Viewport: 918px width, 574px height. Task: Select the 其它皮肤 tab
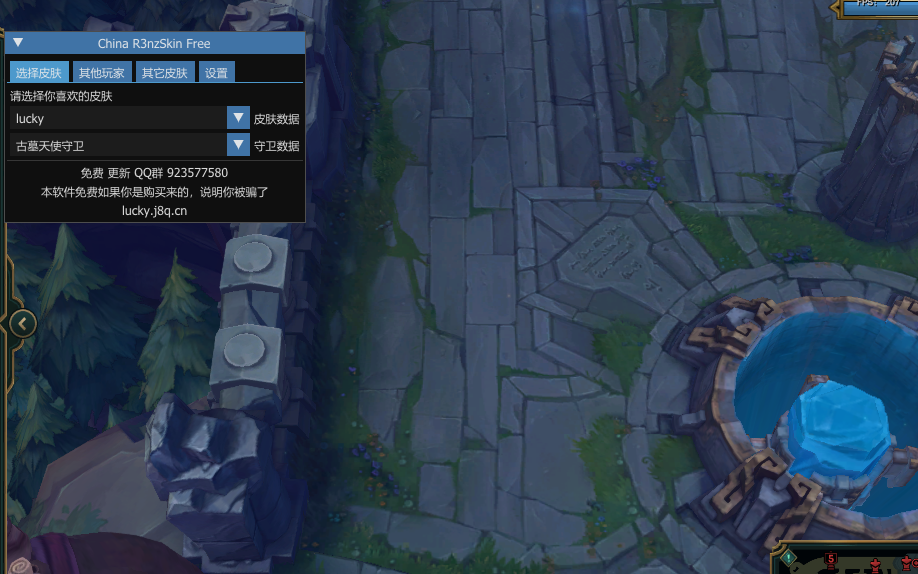tap(165, 73)
